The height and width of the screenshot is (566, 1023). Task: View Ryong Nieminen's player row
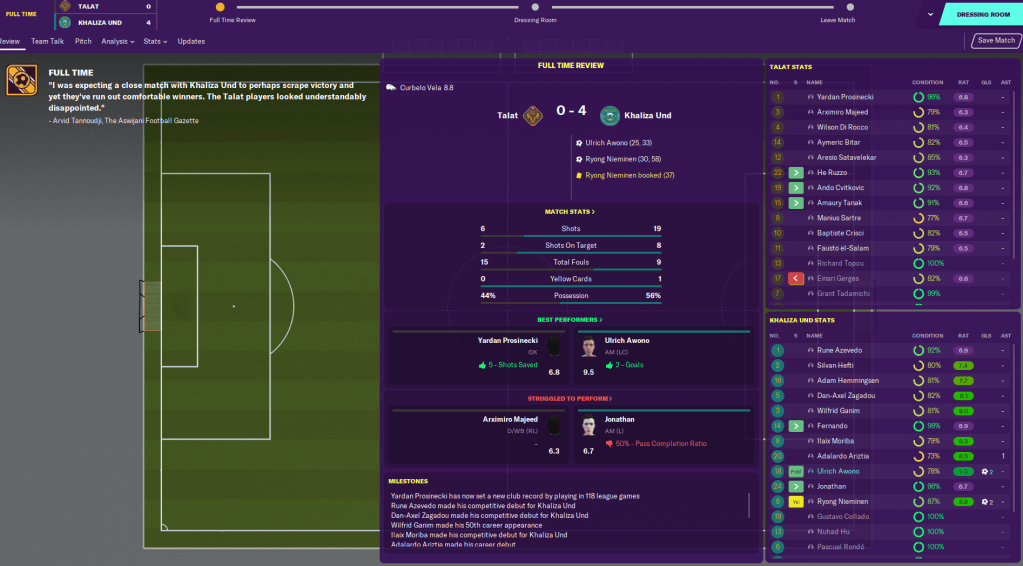(842, 501)
